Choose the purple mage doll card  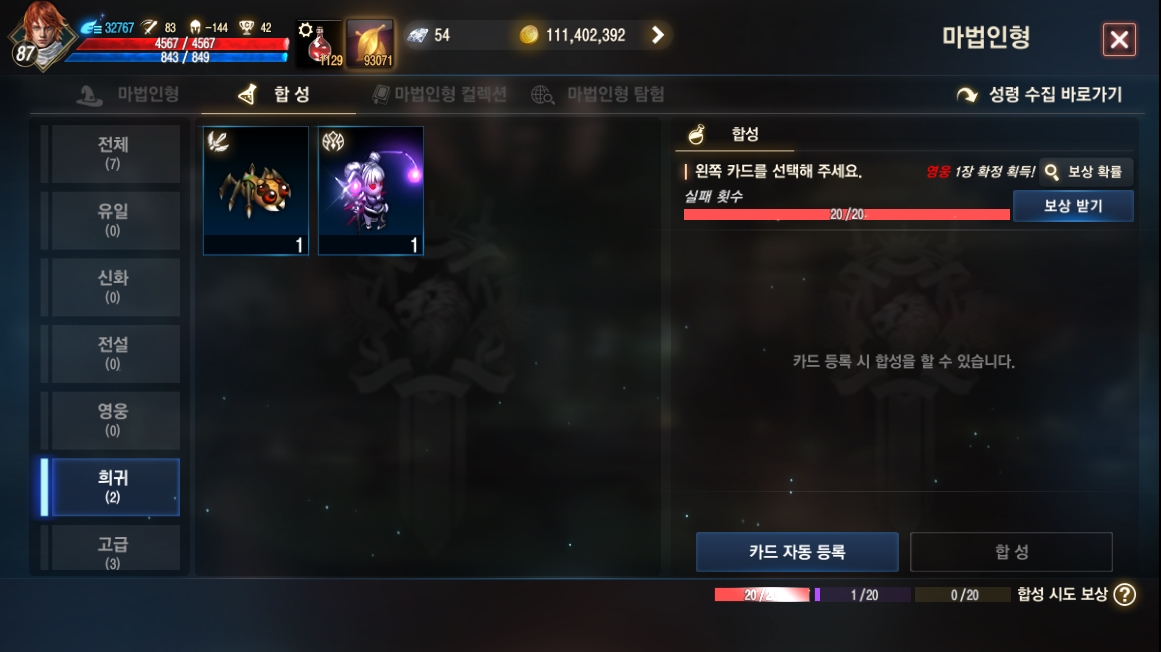tap(371, 191)
